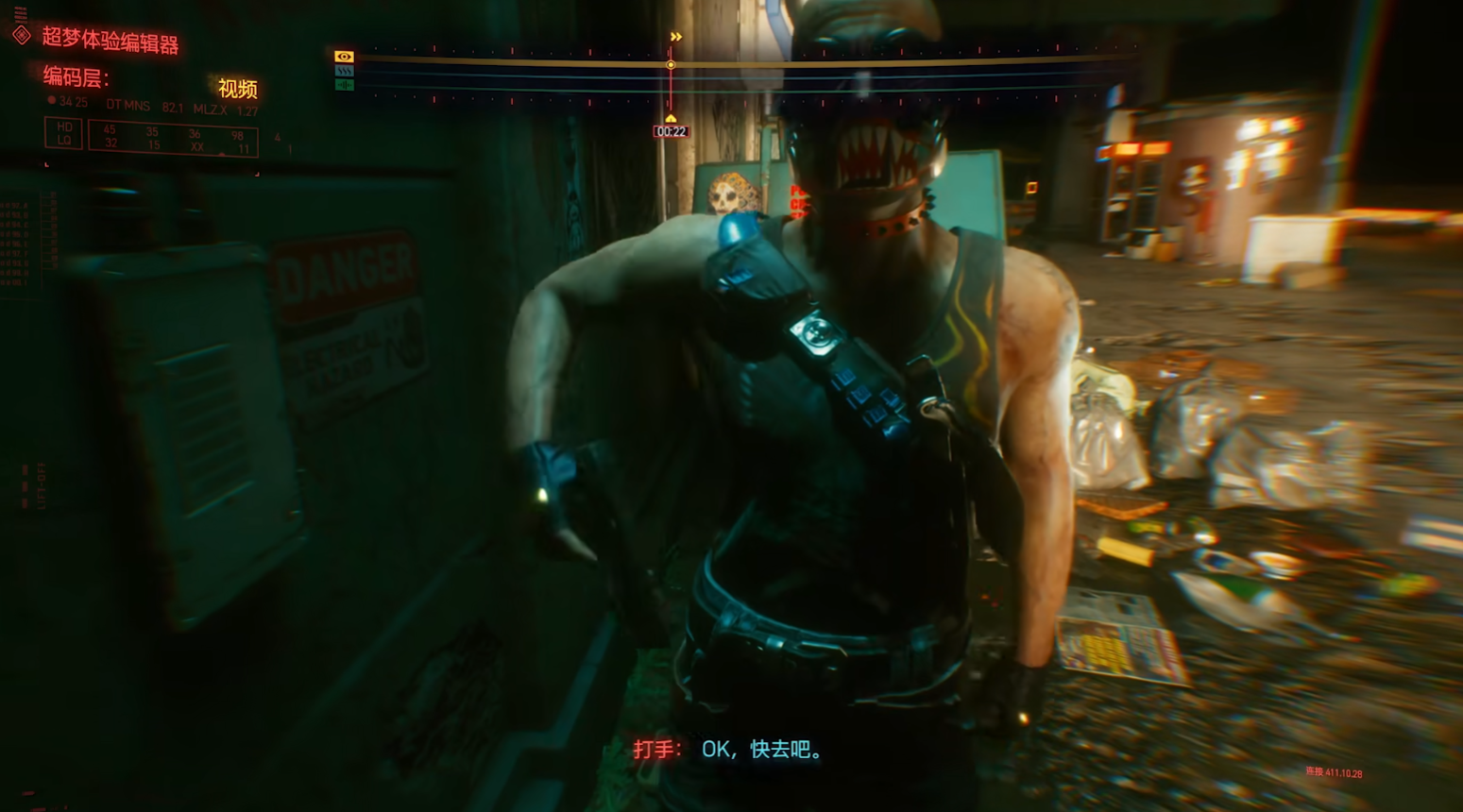Click the diamond braindance editor icon

[22, 36]
